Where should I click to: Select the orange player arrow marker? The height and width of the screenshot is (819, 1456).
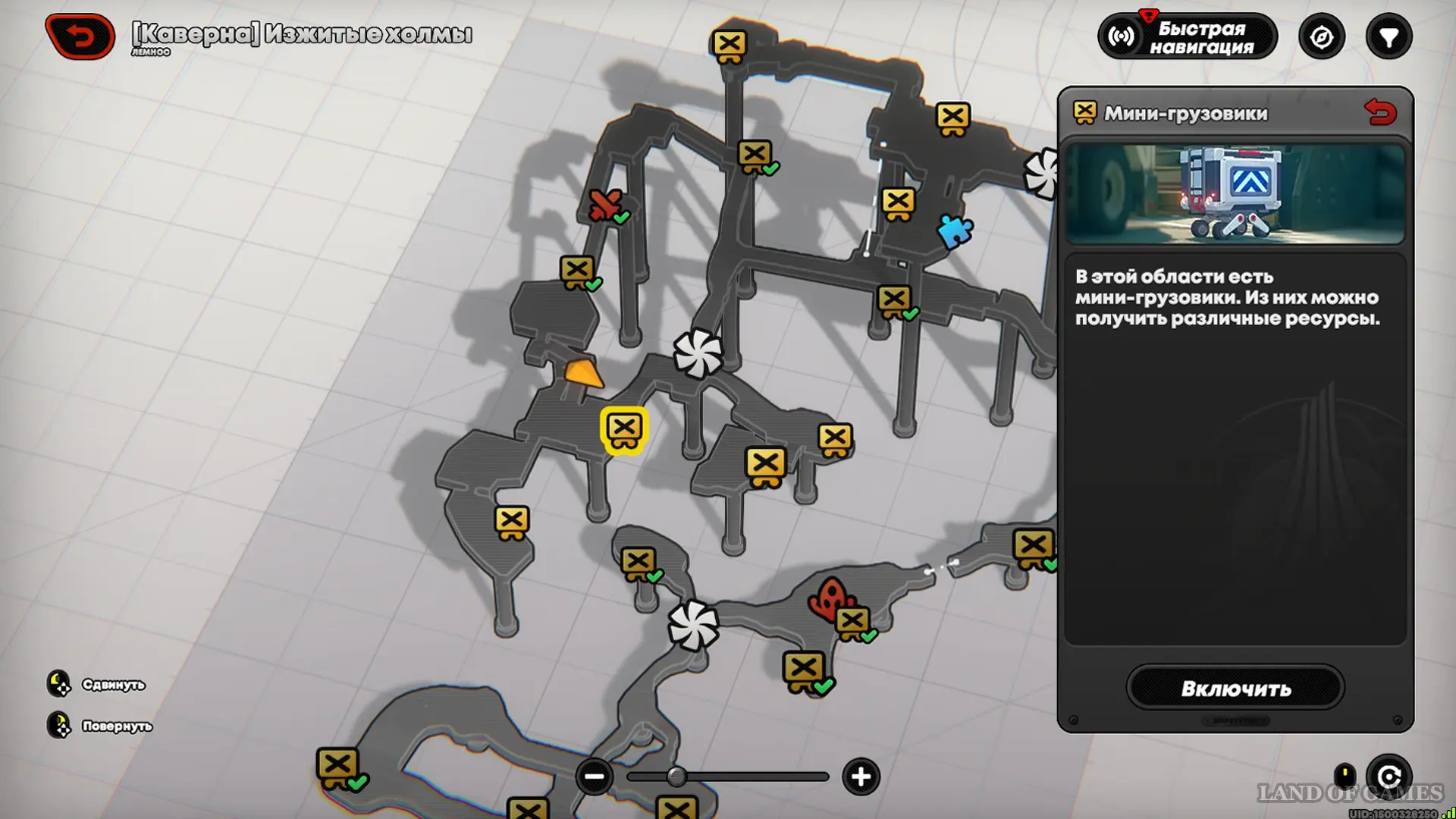point(583,373)
